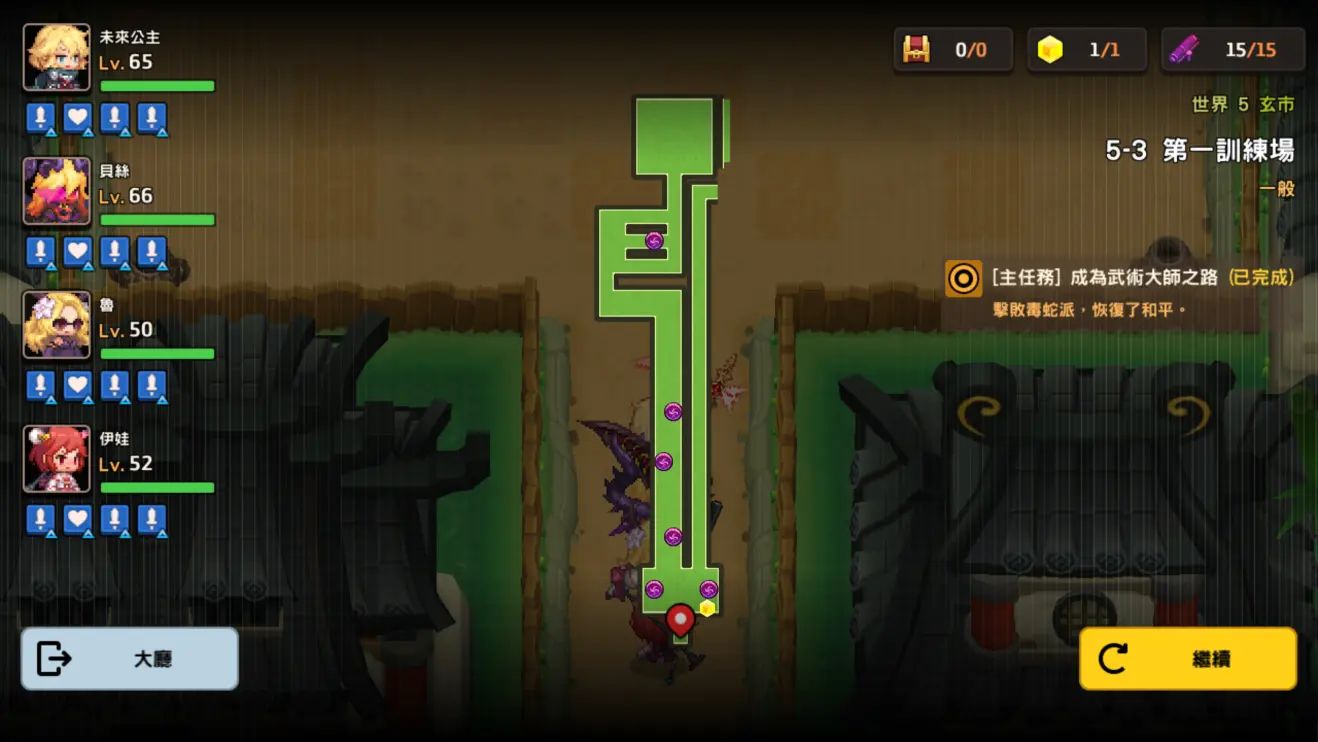
Task: Select 未來公主 hero portrait
Action: [x=57, y=57]
